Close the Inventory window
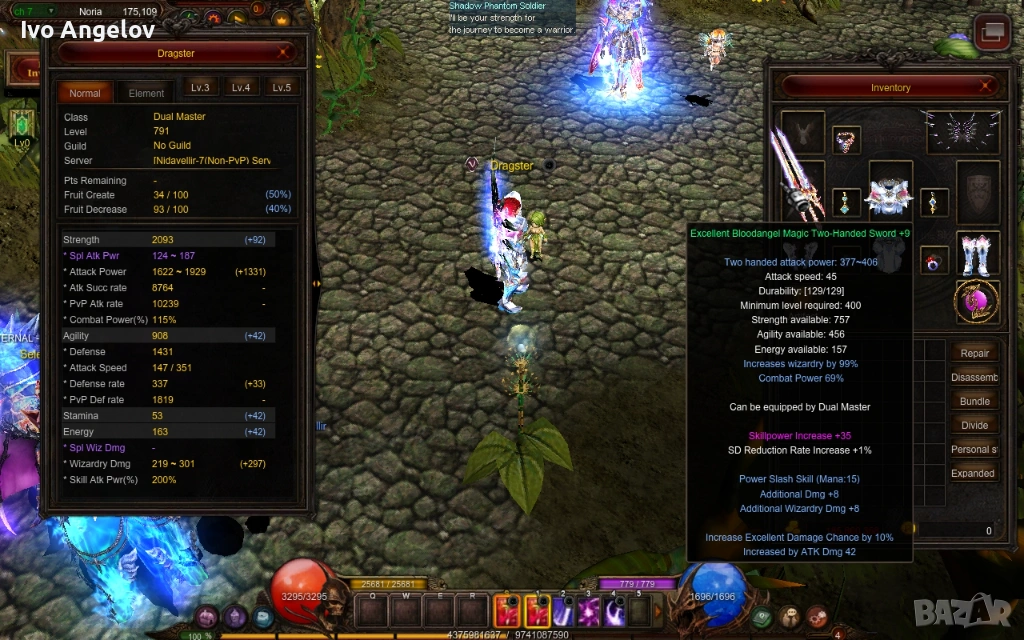The height and width of the screenshot is (640, 1024). (986, 87)
